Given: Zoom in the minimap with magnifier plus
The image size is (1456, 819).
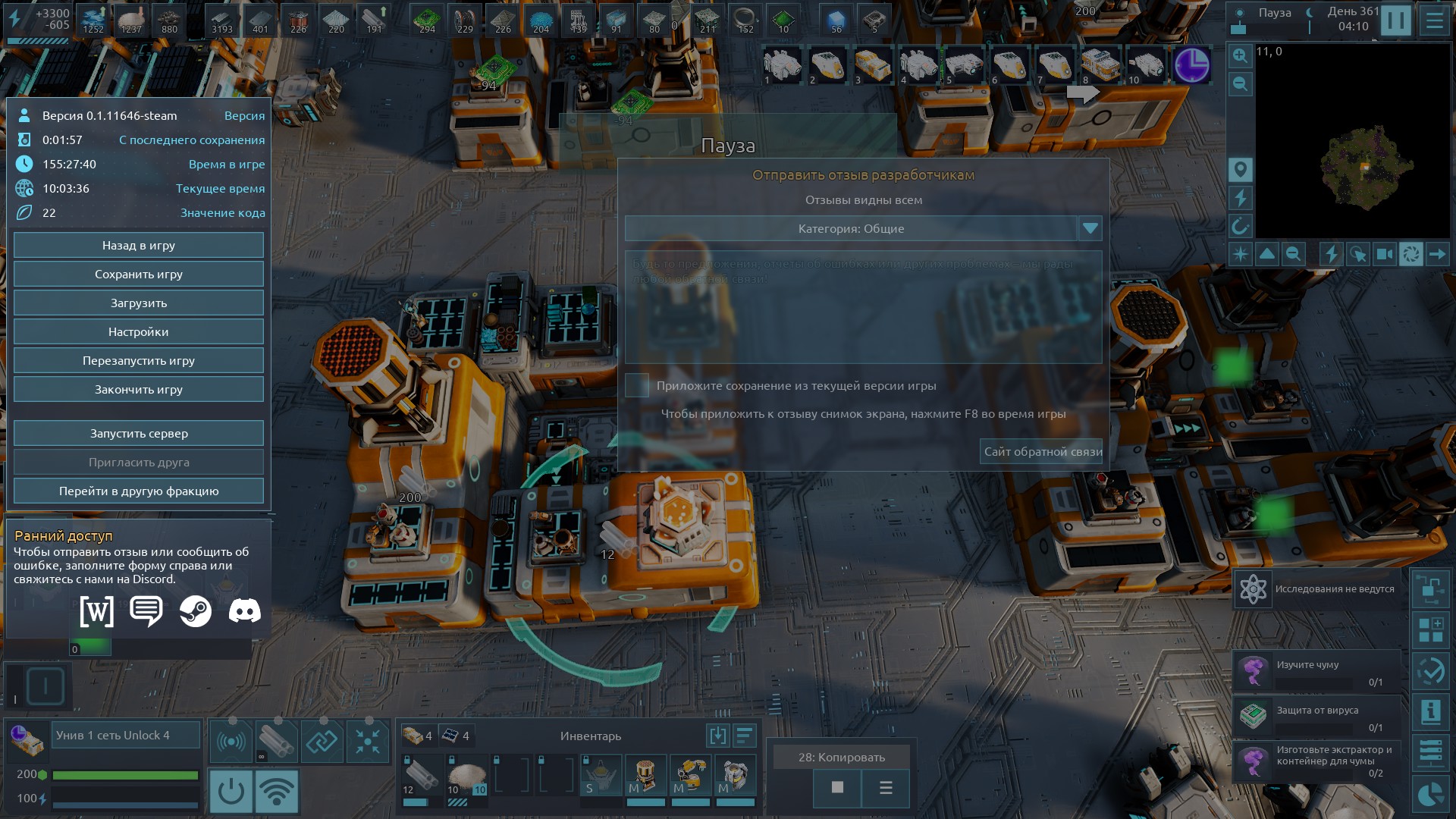Looking at the screenshot, I should (1240, 55).
